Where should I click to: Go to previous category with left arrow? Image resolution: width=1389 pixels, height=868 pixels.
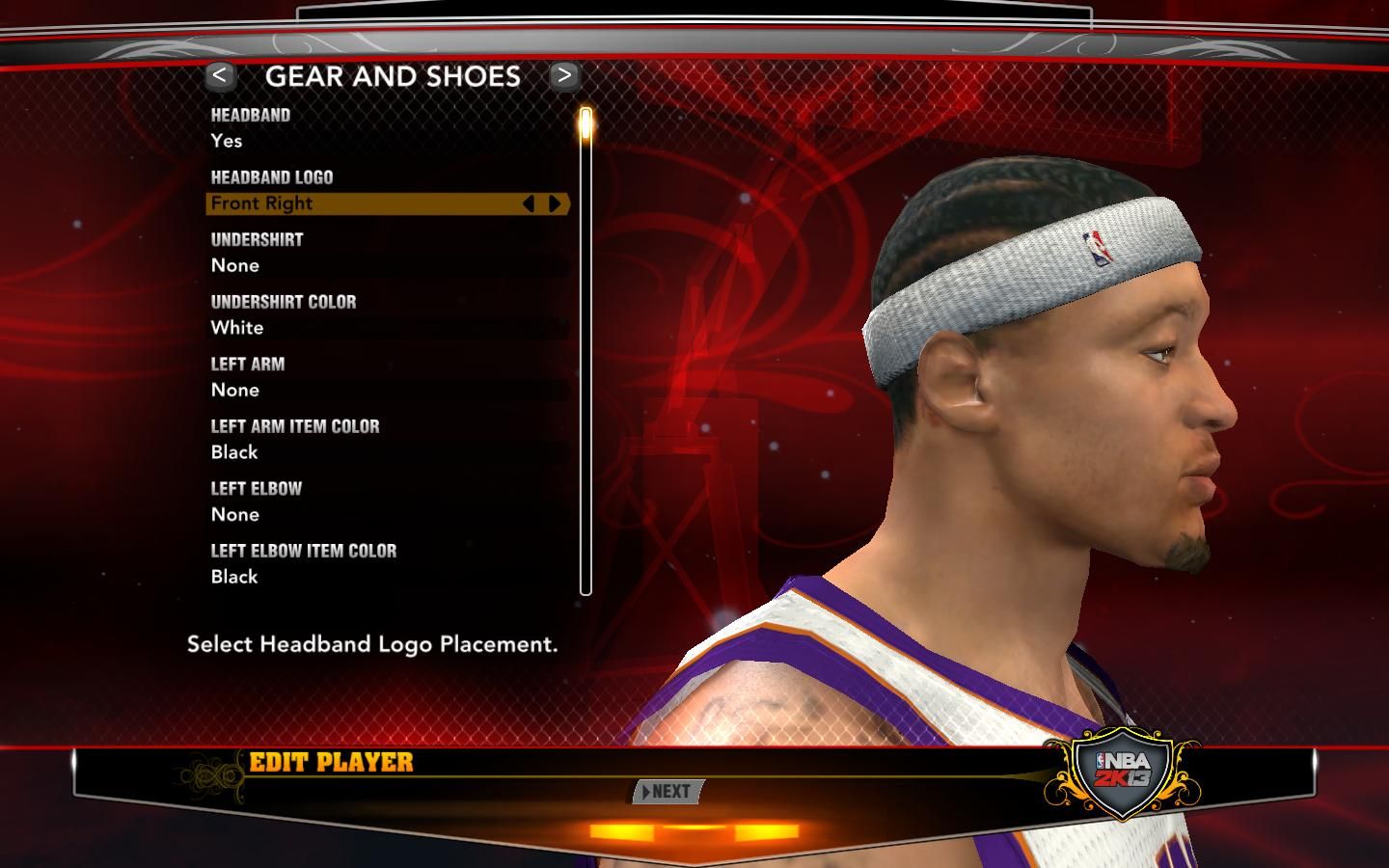click(220, 75)
